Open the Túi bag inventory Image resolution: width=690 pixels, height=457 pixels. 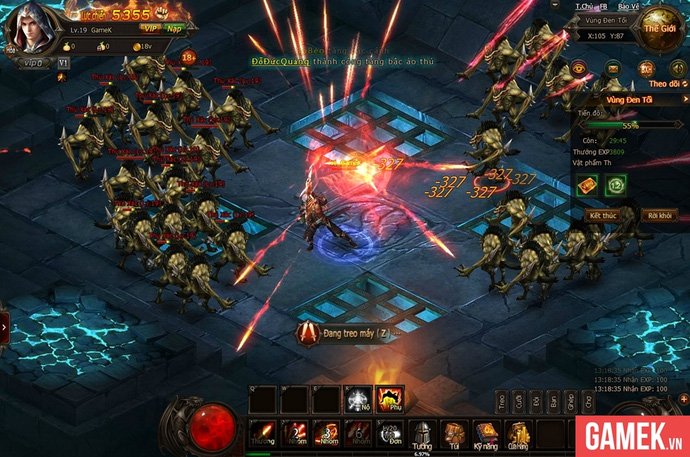point(455,432)
